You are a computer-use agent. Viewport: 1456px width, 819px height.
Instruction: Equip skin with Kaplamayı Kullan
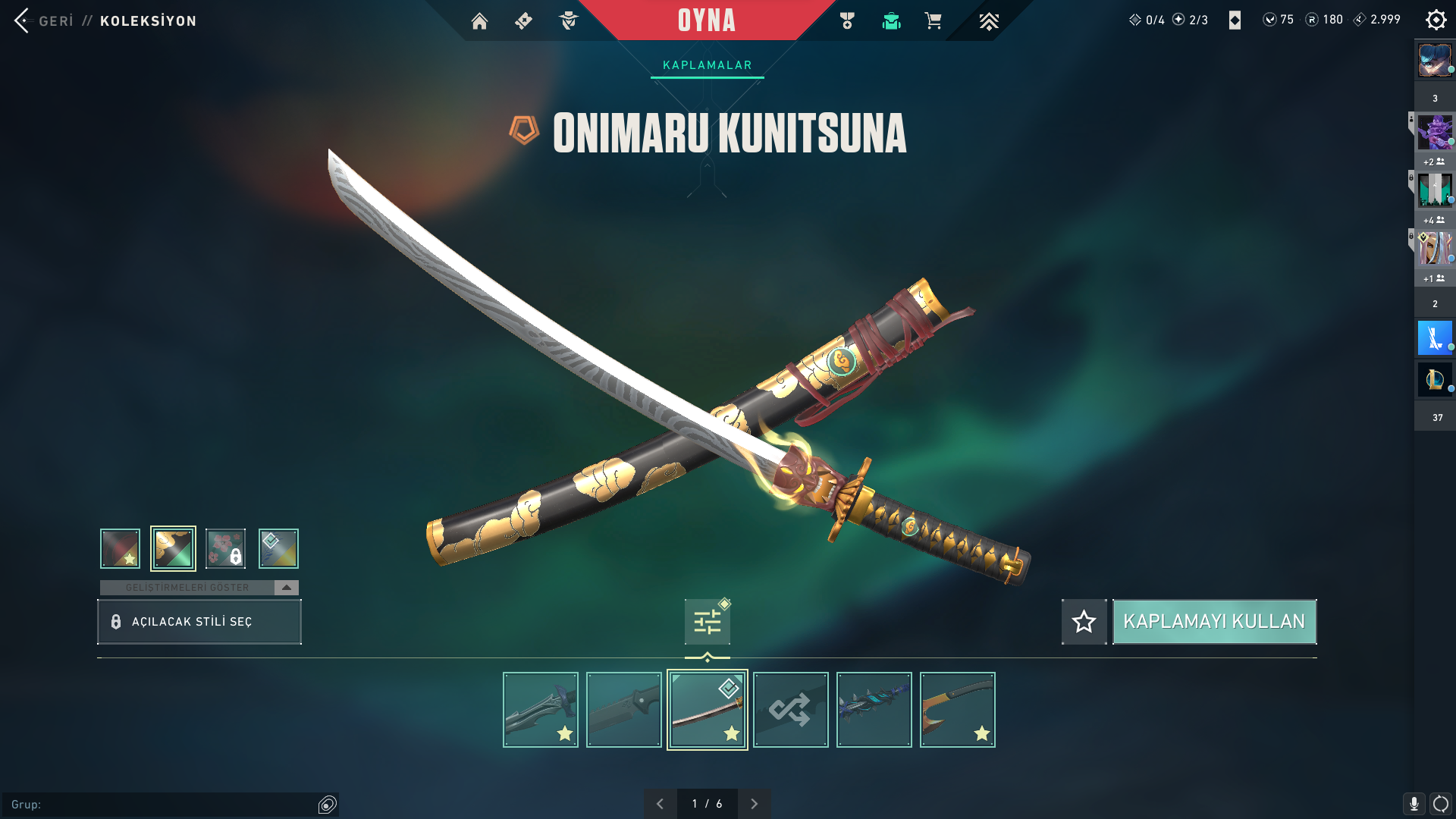(x=1214, y=622)
